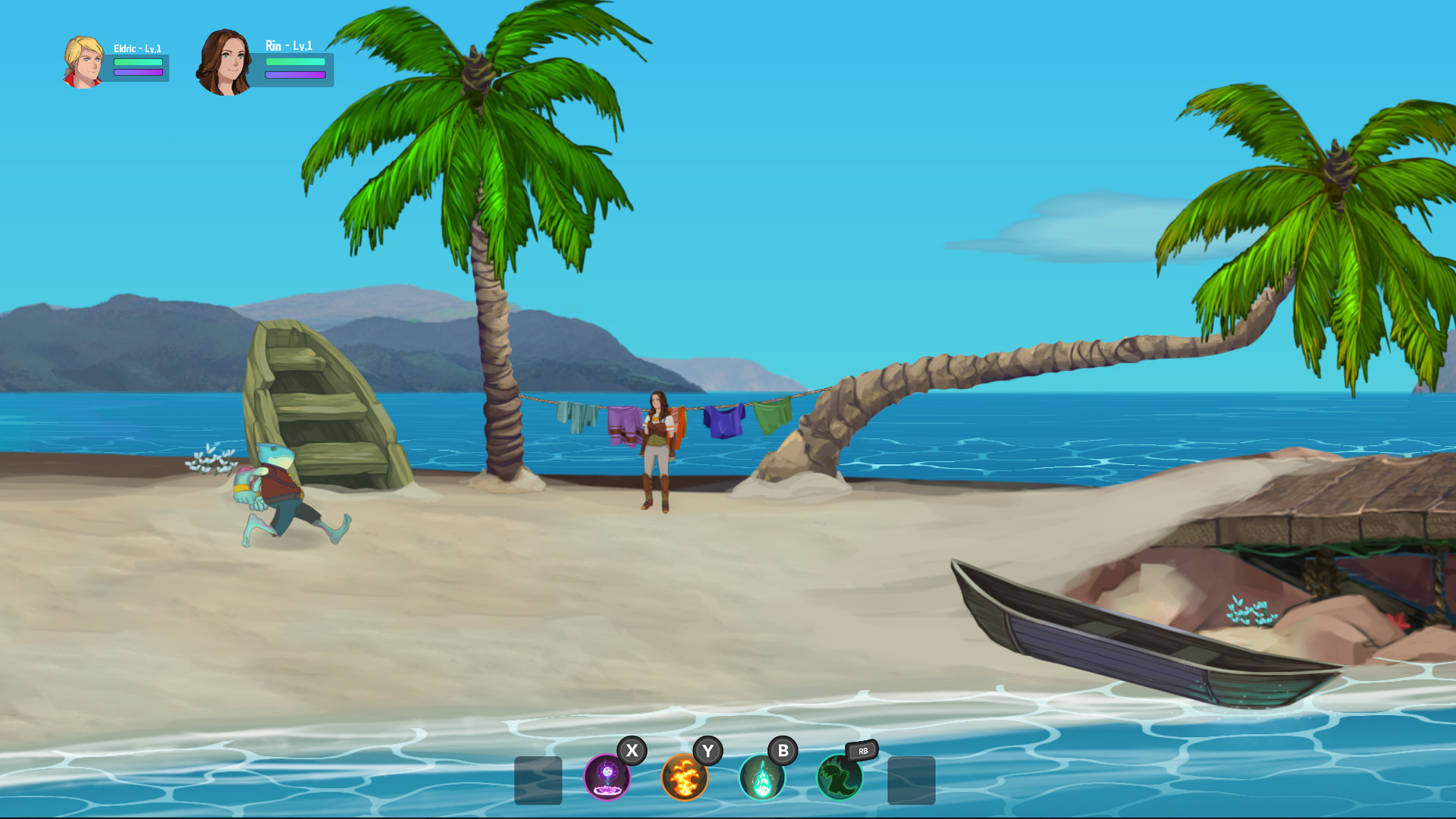Click the Rin - Lv.1 name label
The height and width of the screenshot is (819, 1456).
coord(290,45)
